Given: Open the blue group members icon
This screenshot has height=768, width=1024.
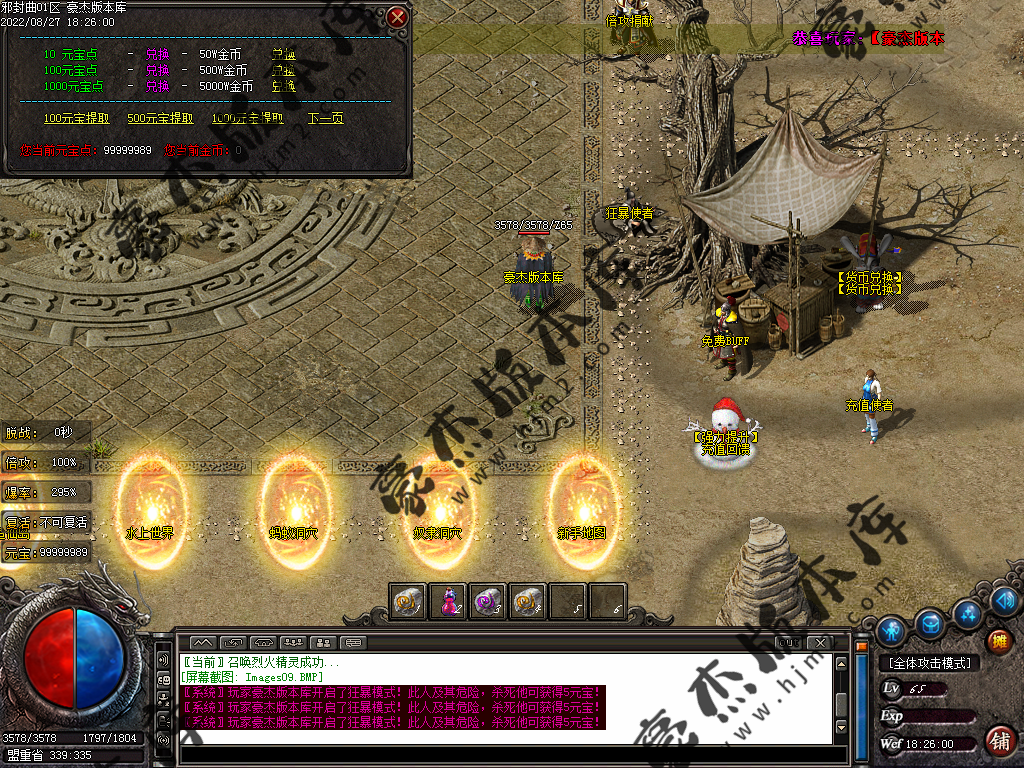Looking at the screenshot, I should tap(968, 611).
